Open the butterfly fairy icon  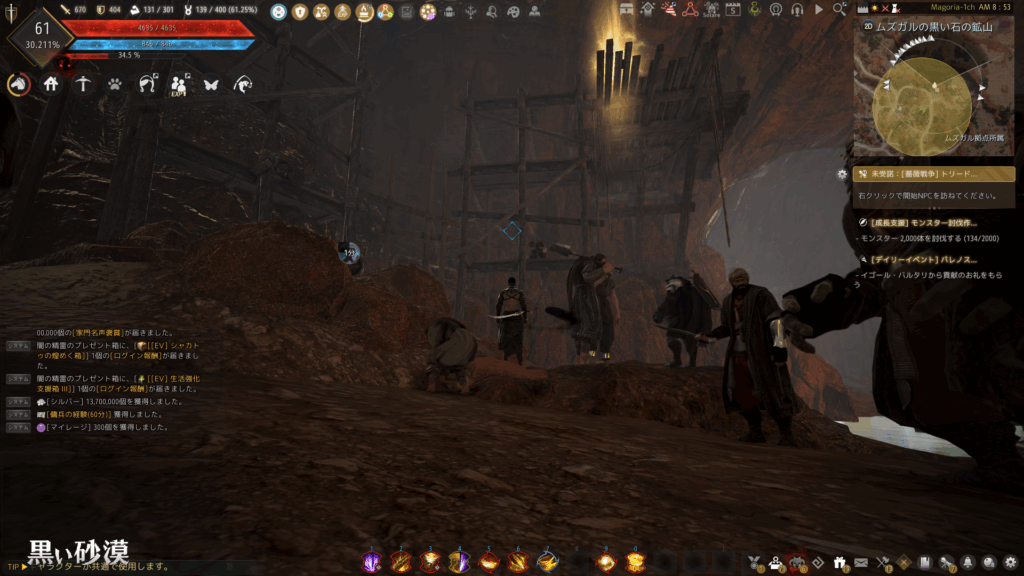pos(211,85)
